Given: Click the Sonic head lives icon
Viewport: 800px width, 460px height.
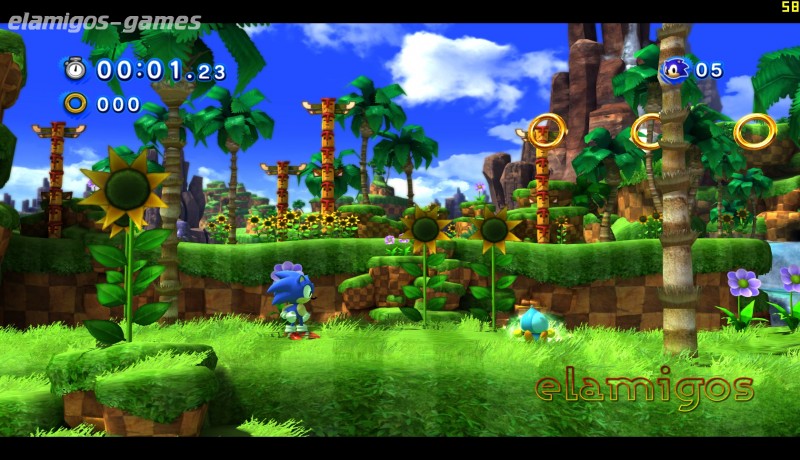Looking at the screenshot, I should pos(674,69).
